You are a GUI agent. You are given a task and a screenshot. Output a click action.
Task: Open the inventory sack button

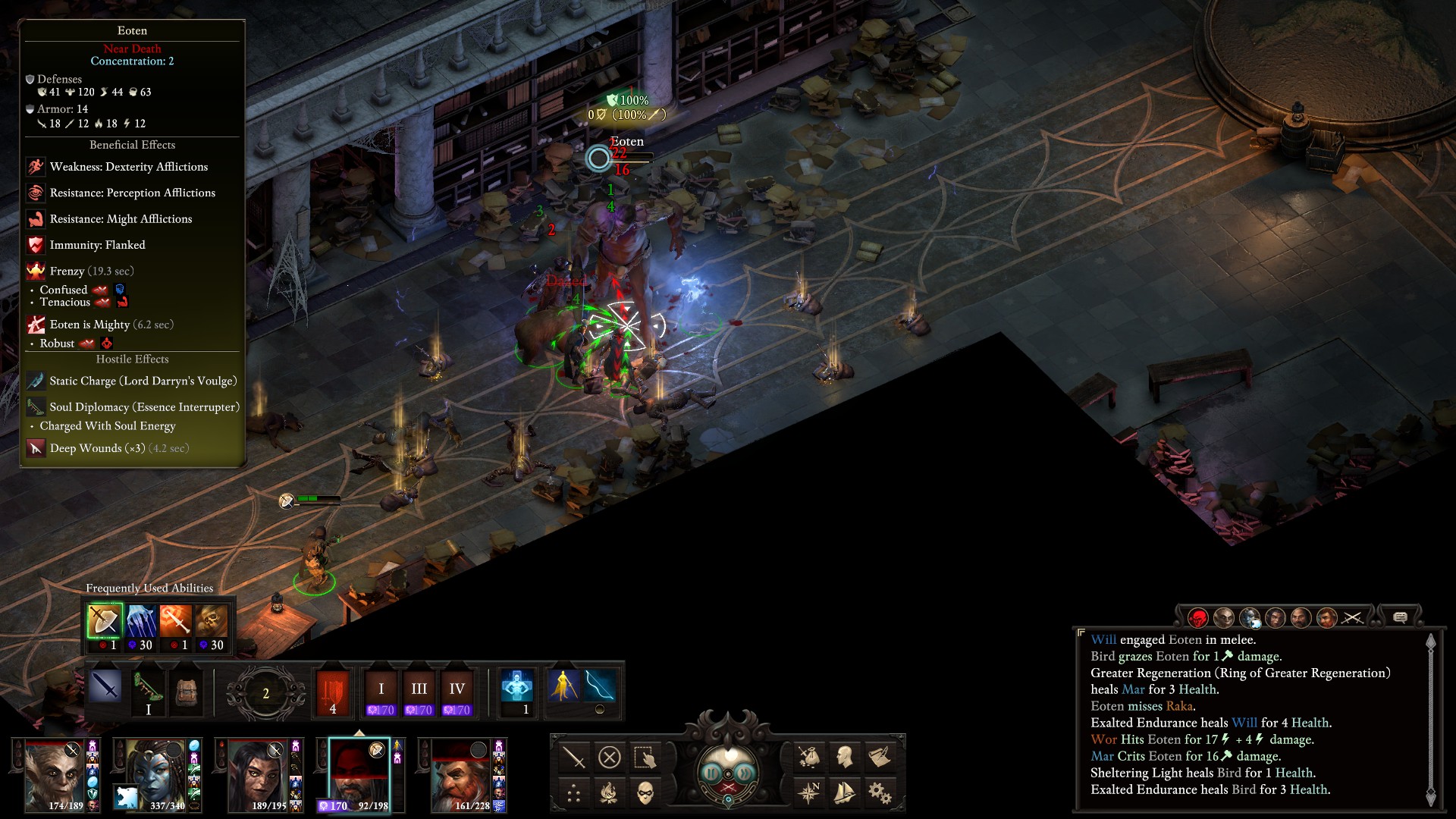click(808, 757)
